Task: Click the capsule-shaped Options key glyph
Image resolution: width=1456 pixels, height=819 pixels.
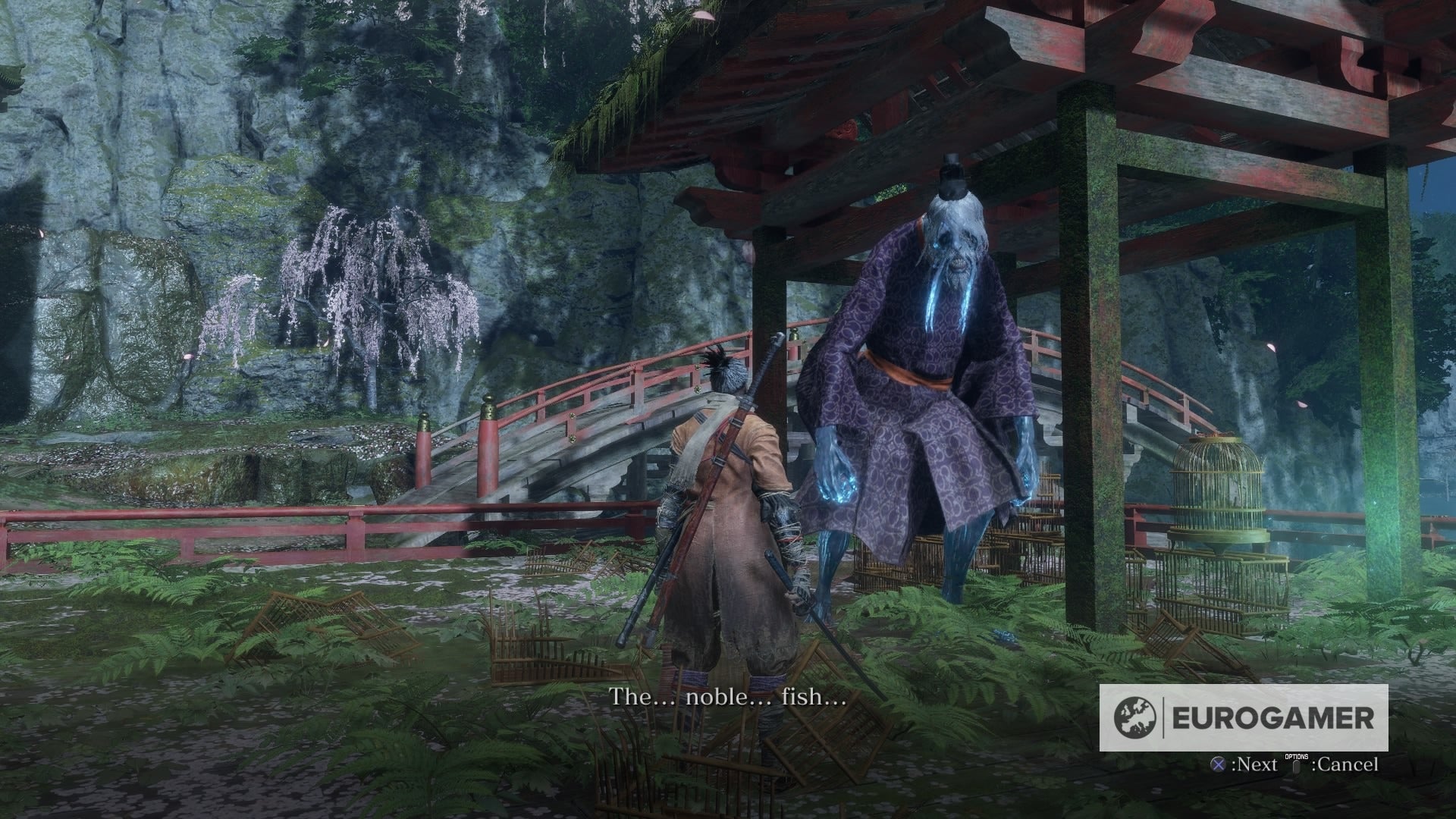Action: (x=1296, y=767)
